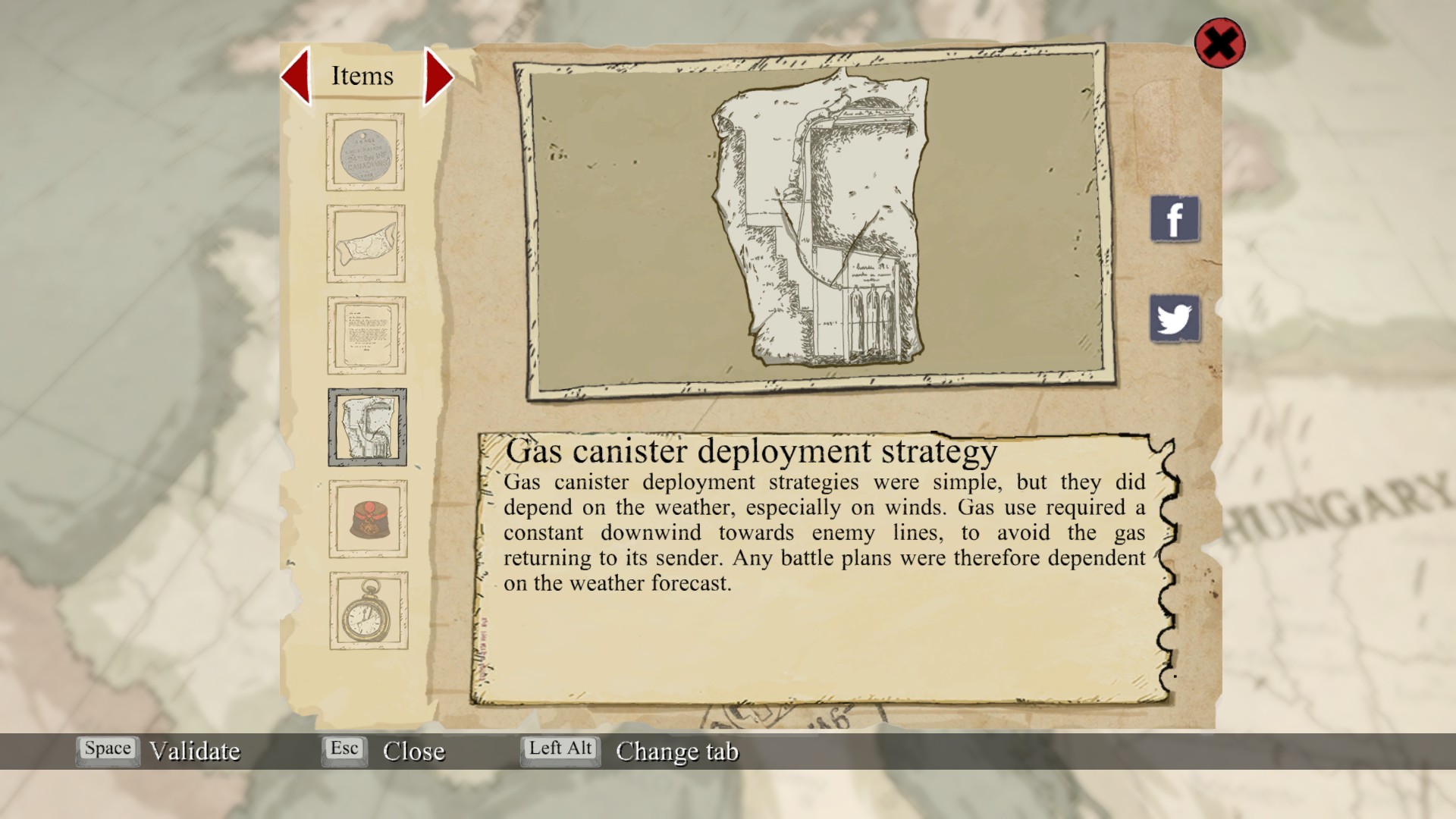This screenshot has height=819, width=1456.
Task: Switch to the next tab with the right red arrow
Action: 438,76
